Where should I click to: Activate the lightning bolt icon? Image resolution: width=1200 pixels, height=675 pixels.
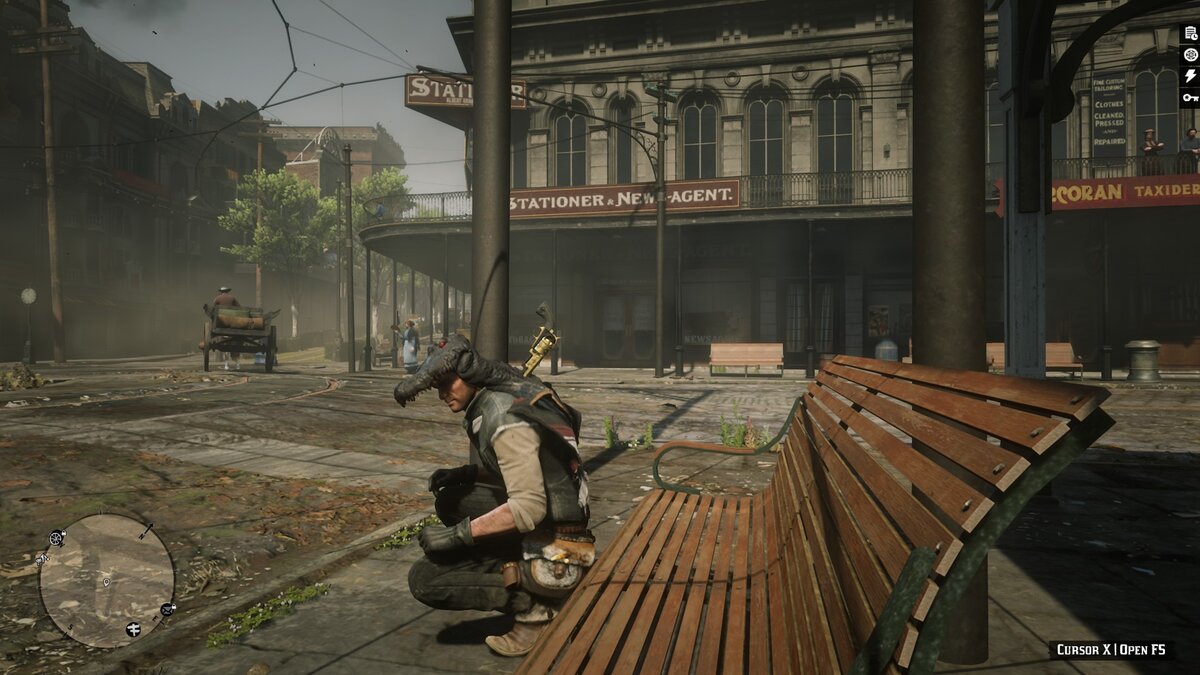coord(1190,76)
